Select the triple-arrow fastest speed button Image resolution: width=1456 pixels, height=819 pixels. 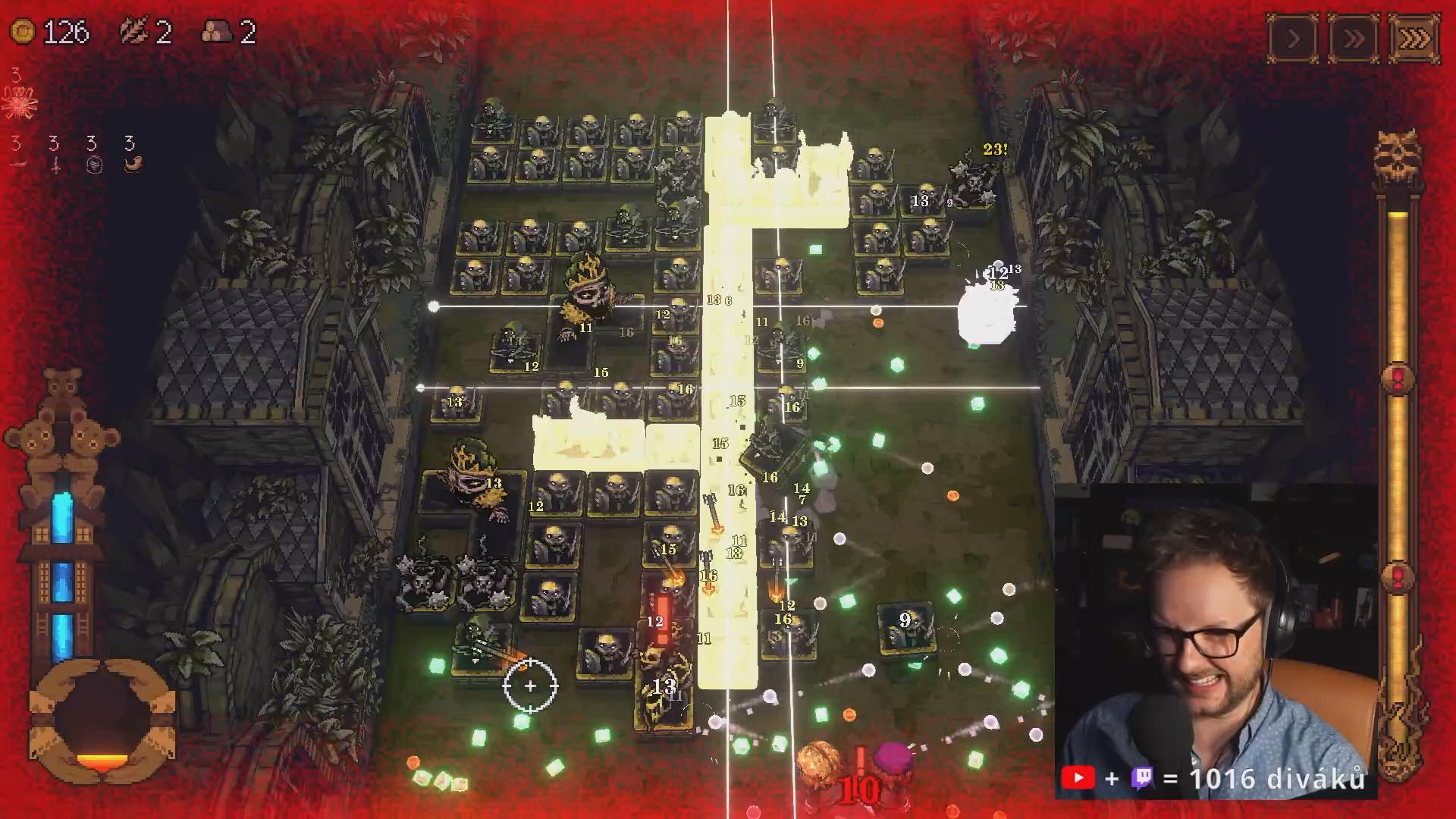coord(1414,38)
